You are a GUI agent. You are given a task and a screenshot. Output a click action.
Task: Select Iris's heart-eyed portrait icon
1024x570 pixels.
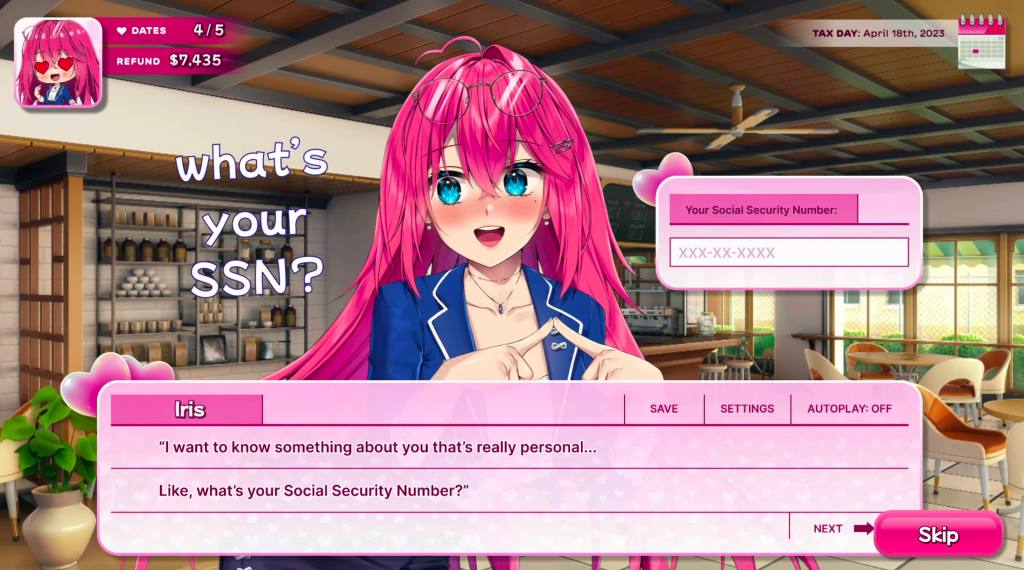pyautogui.click(x=58, y=62)
